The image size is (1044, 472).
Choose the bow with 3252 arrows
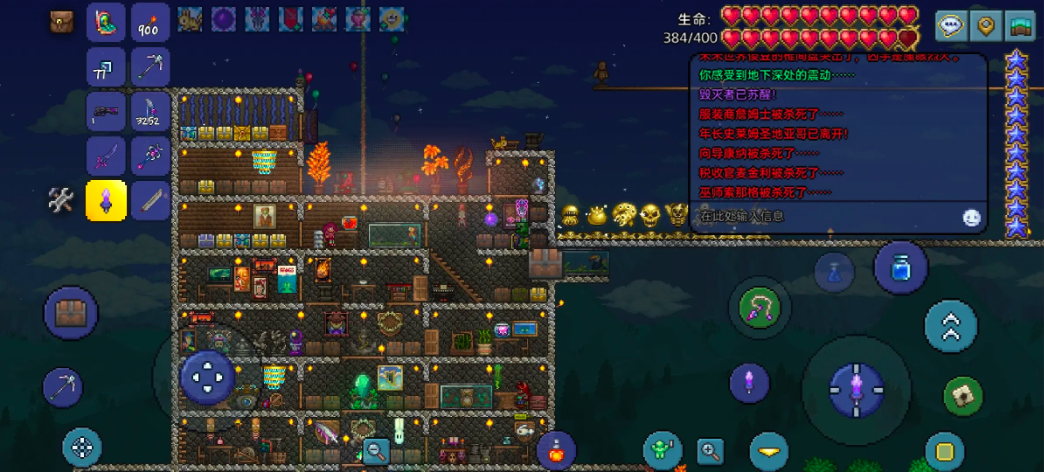149,111
